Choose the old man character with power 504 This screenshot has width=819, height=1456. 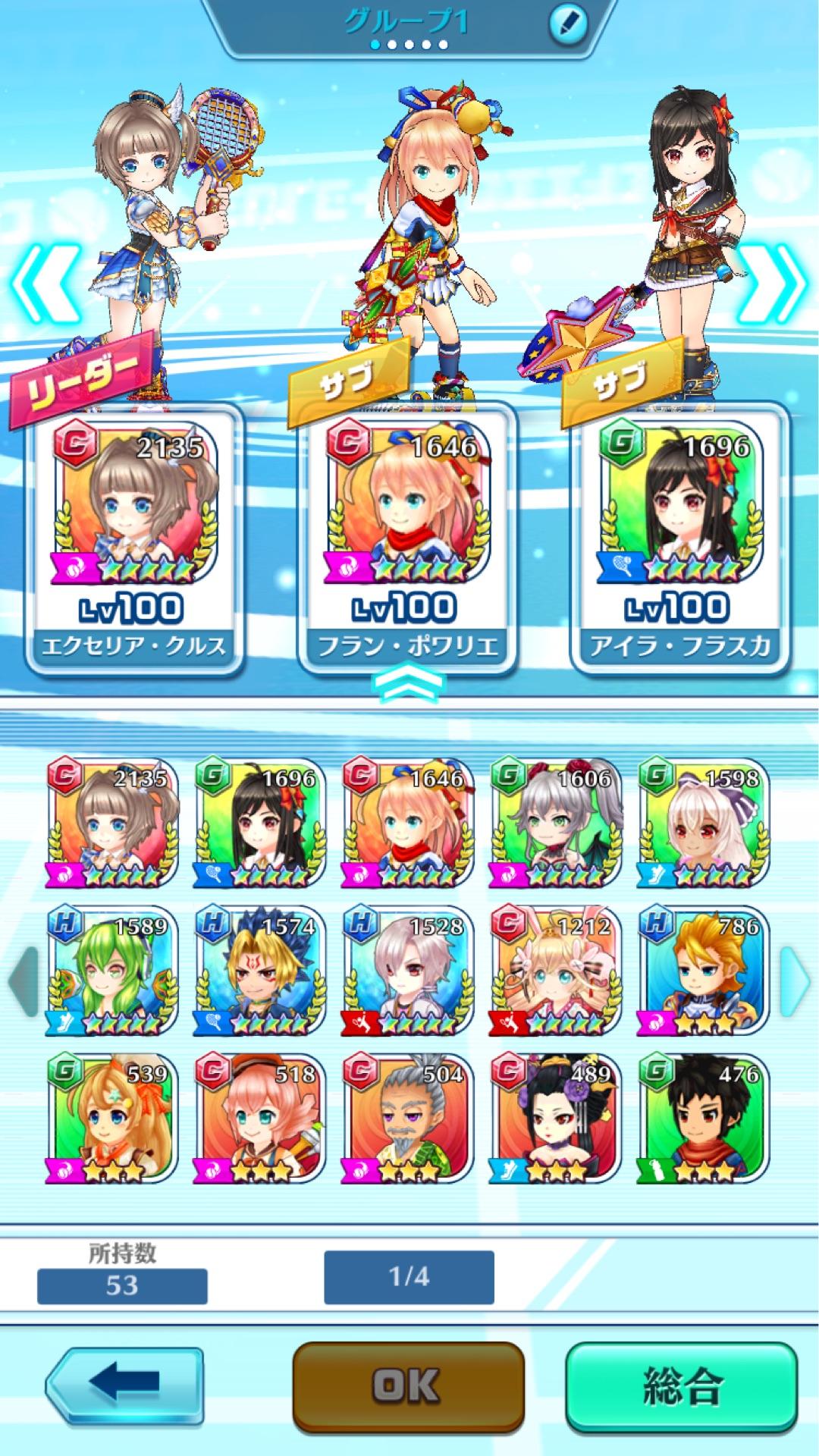[408, 1120]
